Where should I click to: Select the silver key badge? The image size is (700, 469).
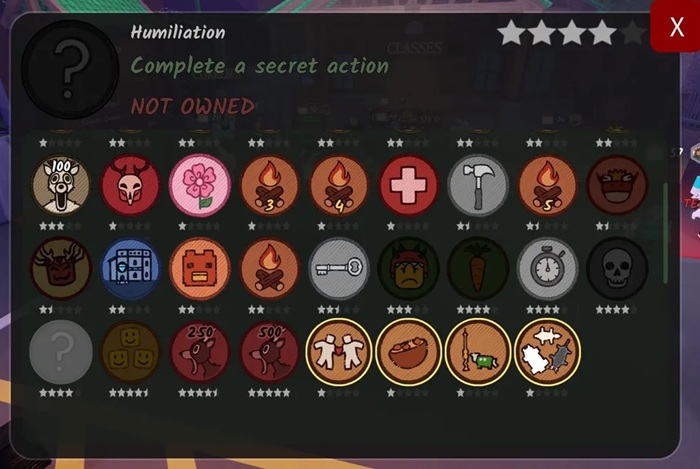[x=339, y=269]
